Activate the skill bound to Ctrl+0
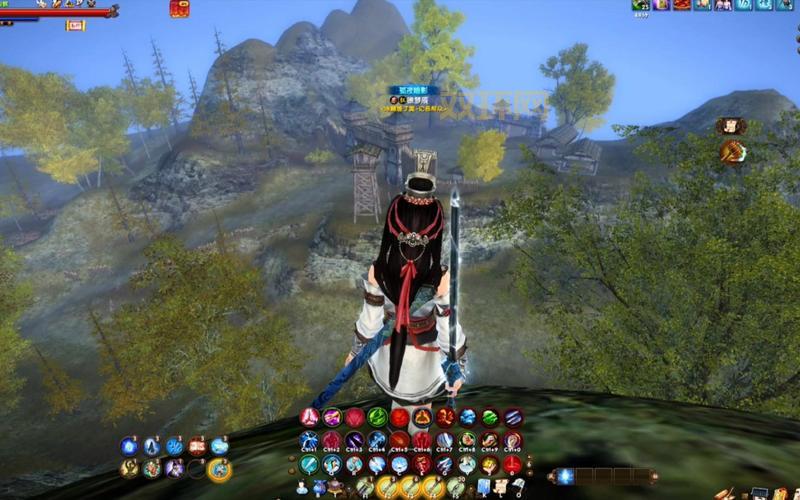 [512, 440]
